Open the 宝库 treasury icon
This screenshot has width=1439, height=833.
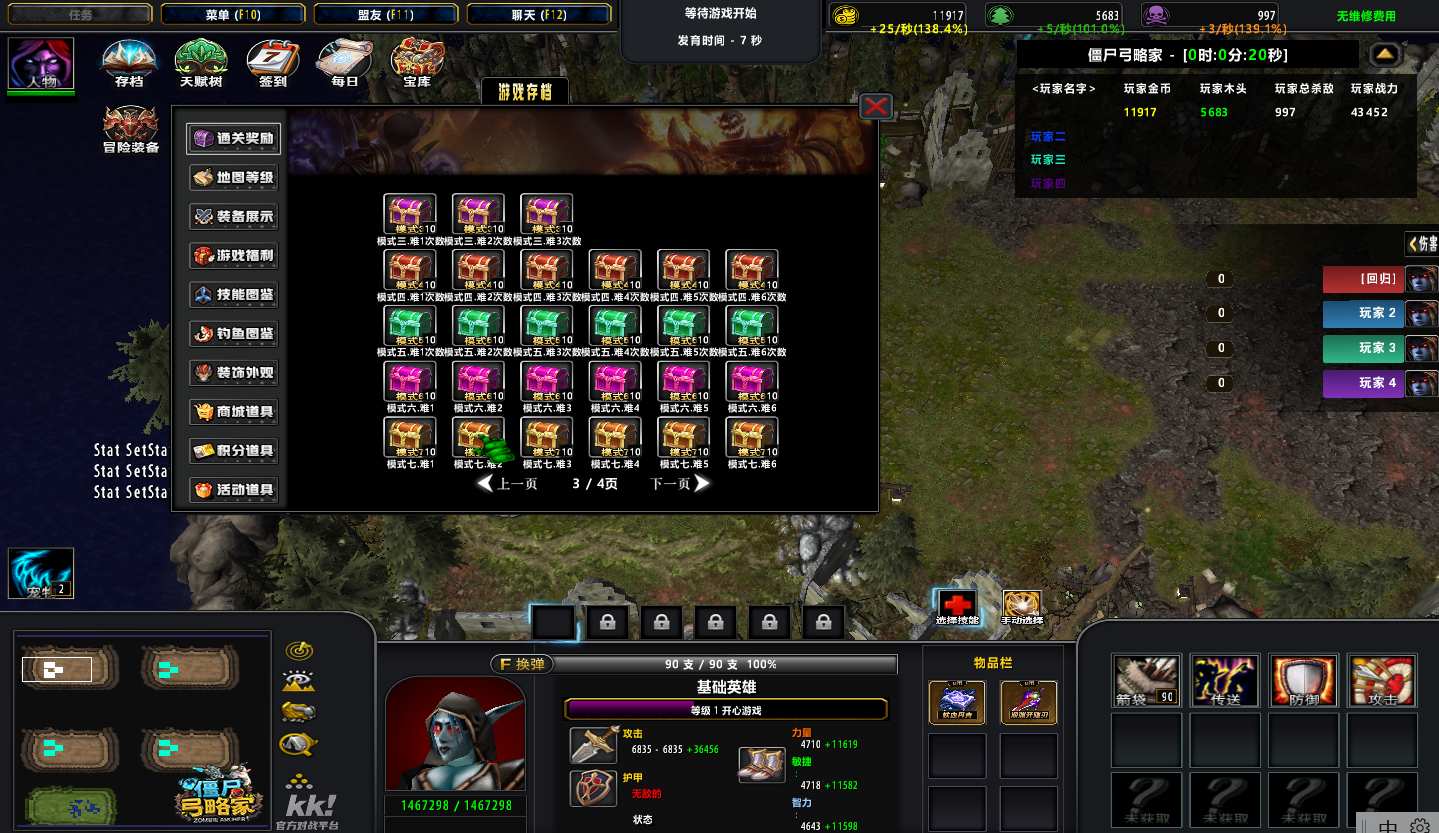pyautogui.click(x=417, y=63)
